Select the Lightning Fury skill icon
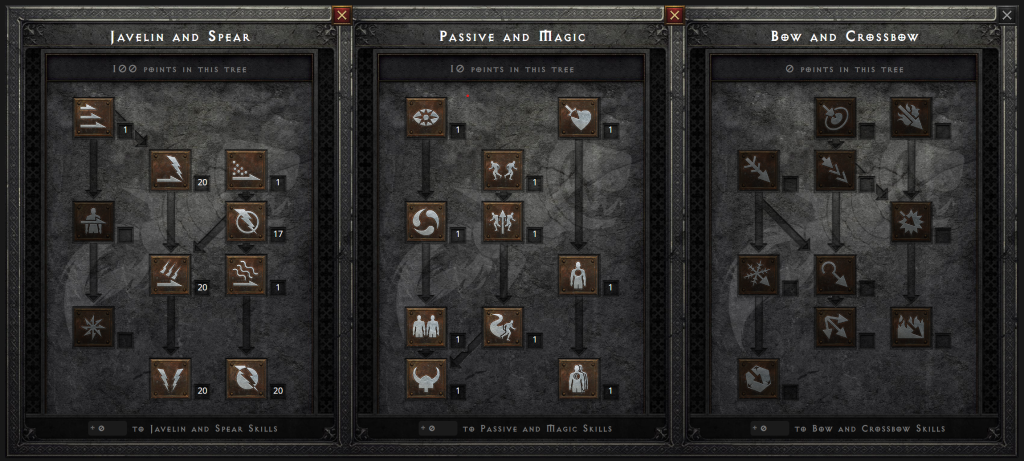 246,378
